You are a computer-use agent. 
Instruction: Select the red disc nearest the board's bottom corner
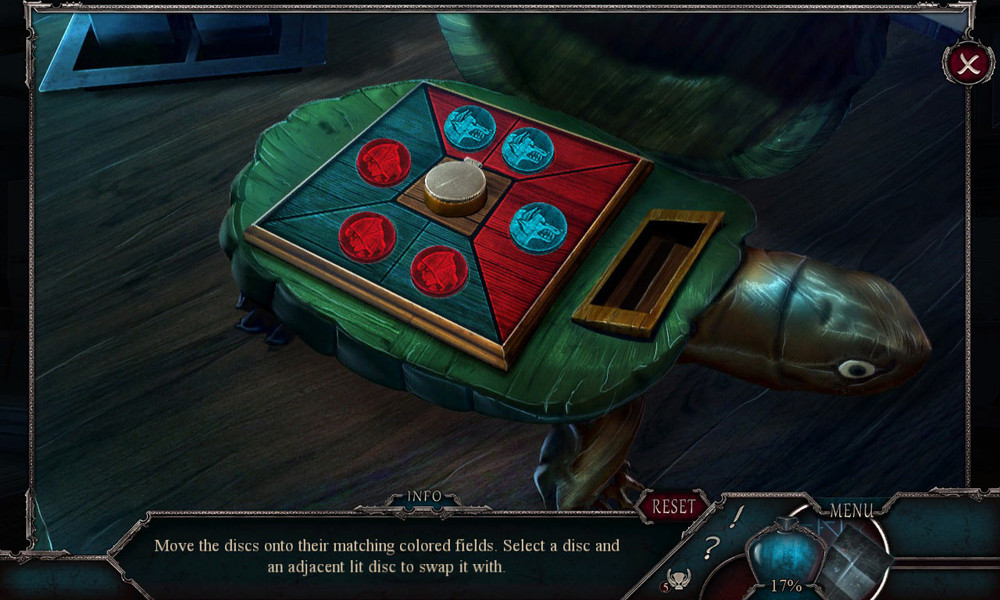point(440,271)
